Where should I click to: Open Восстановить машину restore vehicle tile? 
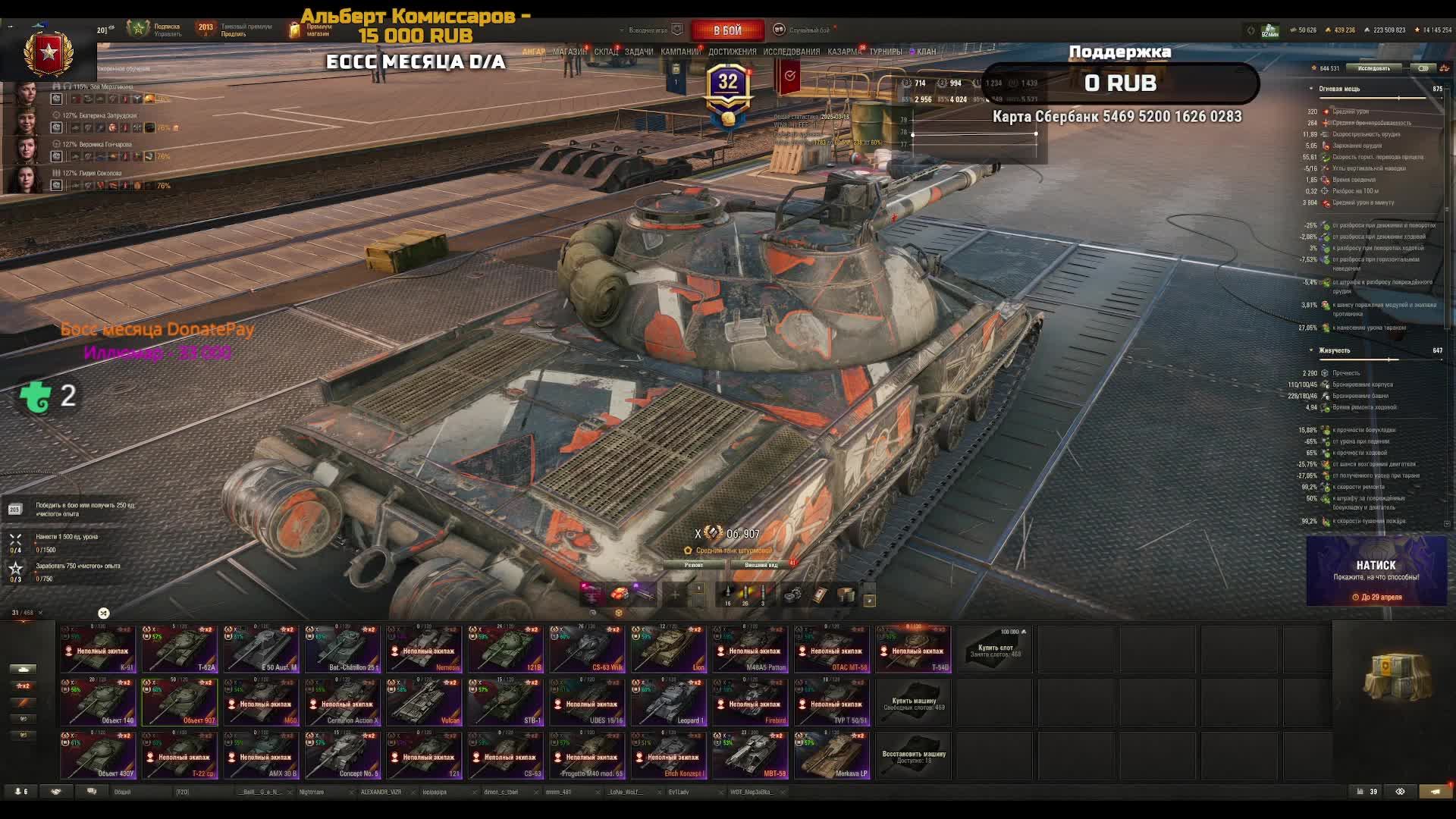(x=914, y=755)
